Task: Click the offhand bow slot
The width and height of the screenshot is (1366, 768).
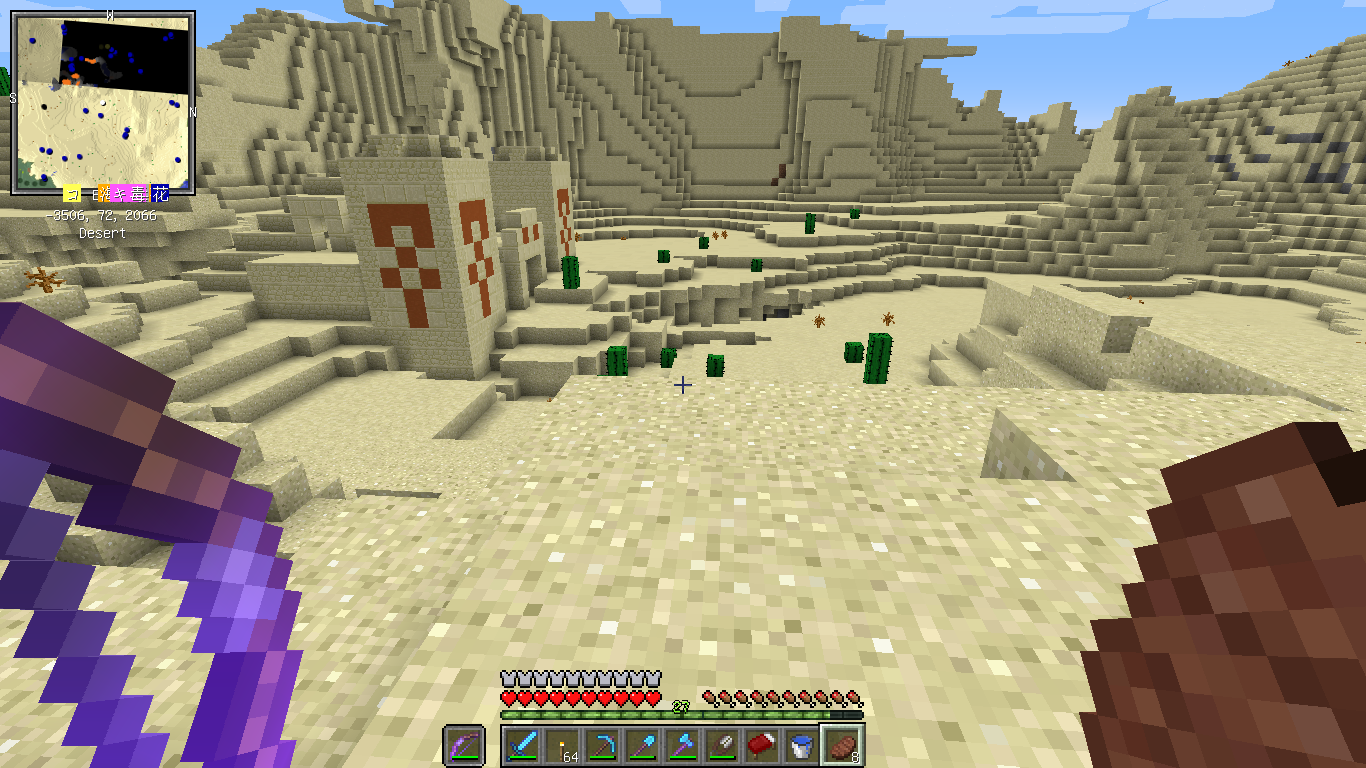Action: [x=464, y=746]
